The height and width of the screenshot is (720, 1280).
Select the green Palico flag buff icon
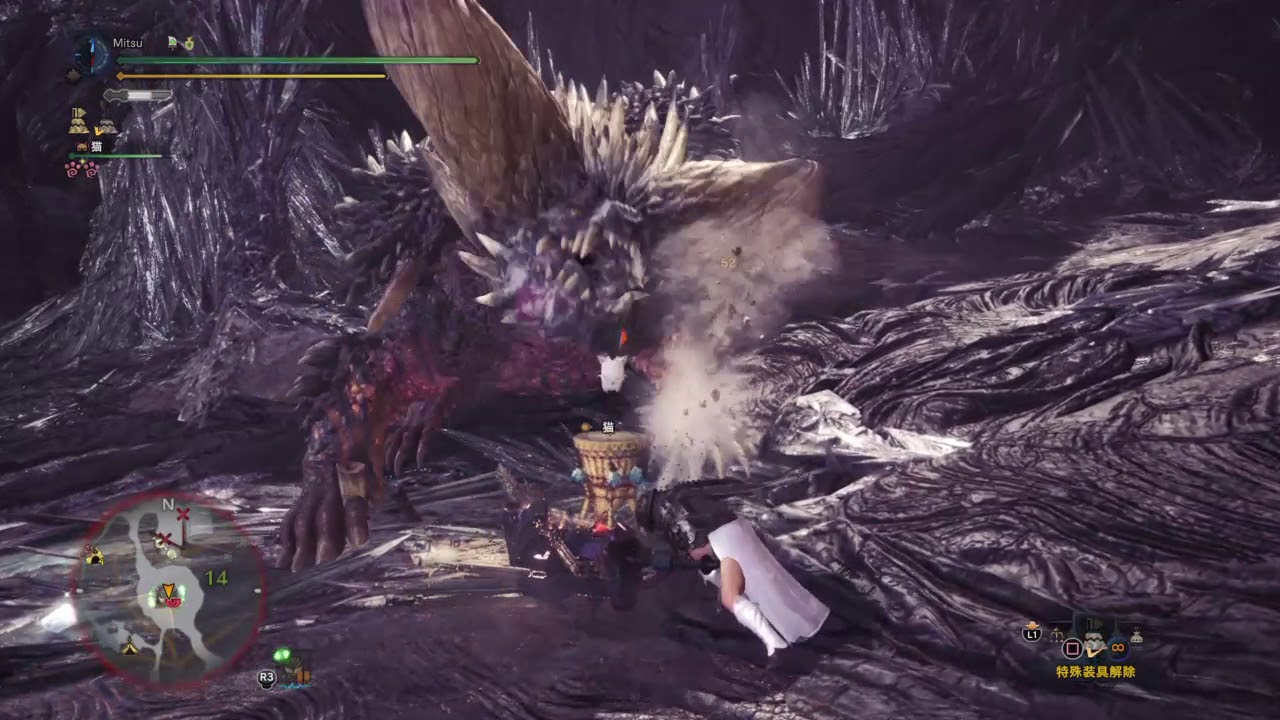point(172,43)
